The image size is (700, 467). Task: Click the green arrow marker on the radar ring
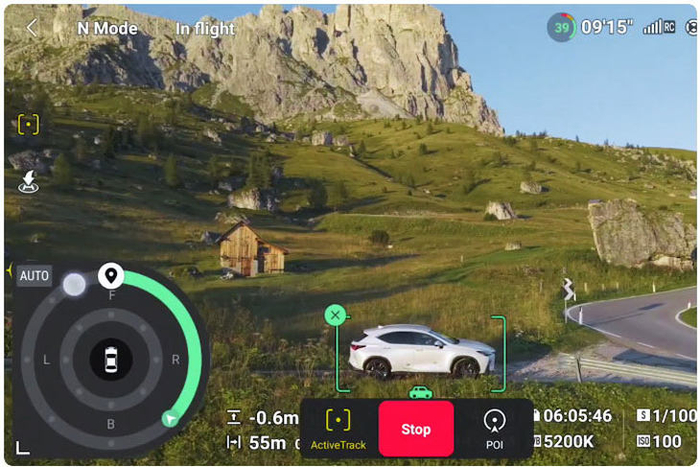click(170, 419)
